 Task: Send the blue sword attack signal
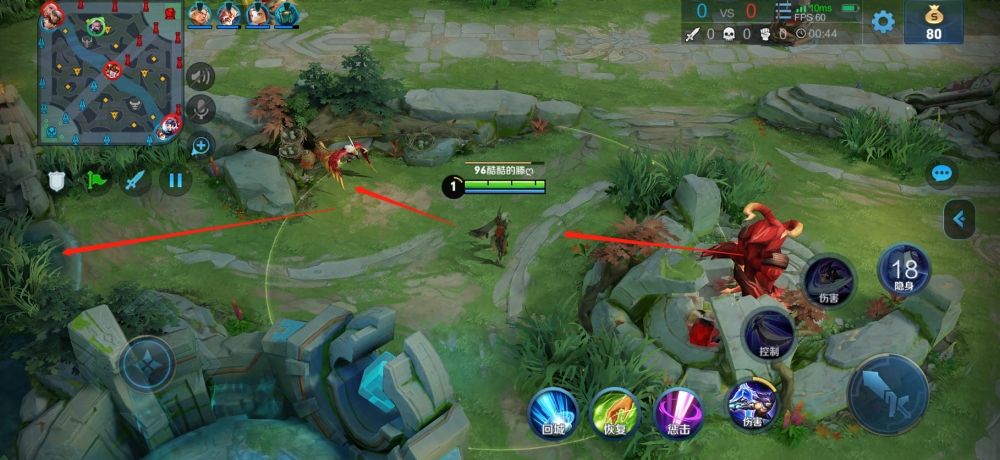point(136,181)
